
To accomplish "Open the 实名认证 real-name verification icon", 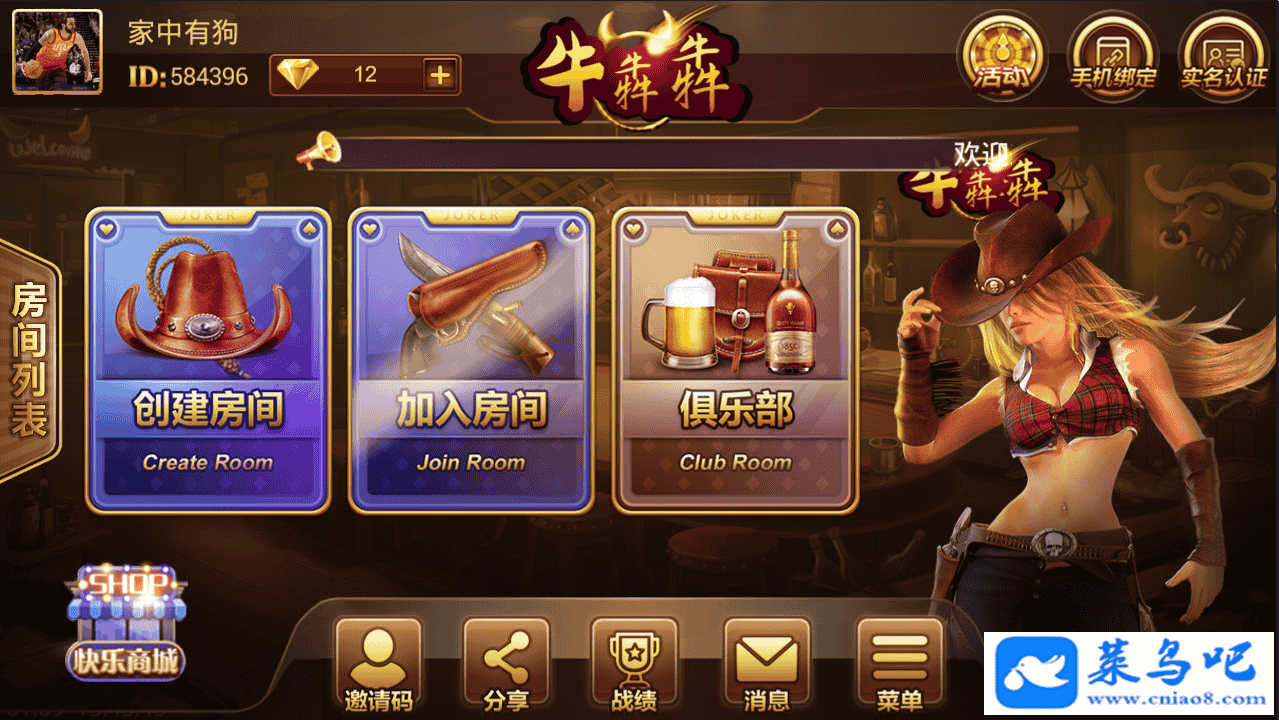I will [x=1222, y=56].
